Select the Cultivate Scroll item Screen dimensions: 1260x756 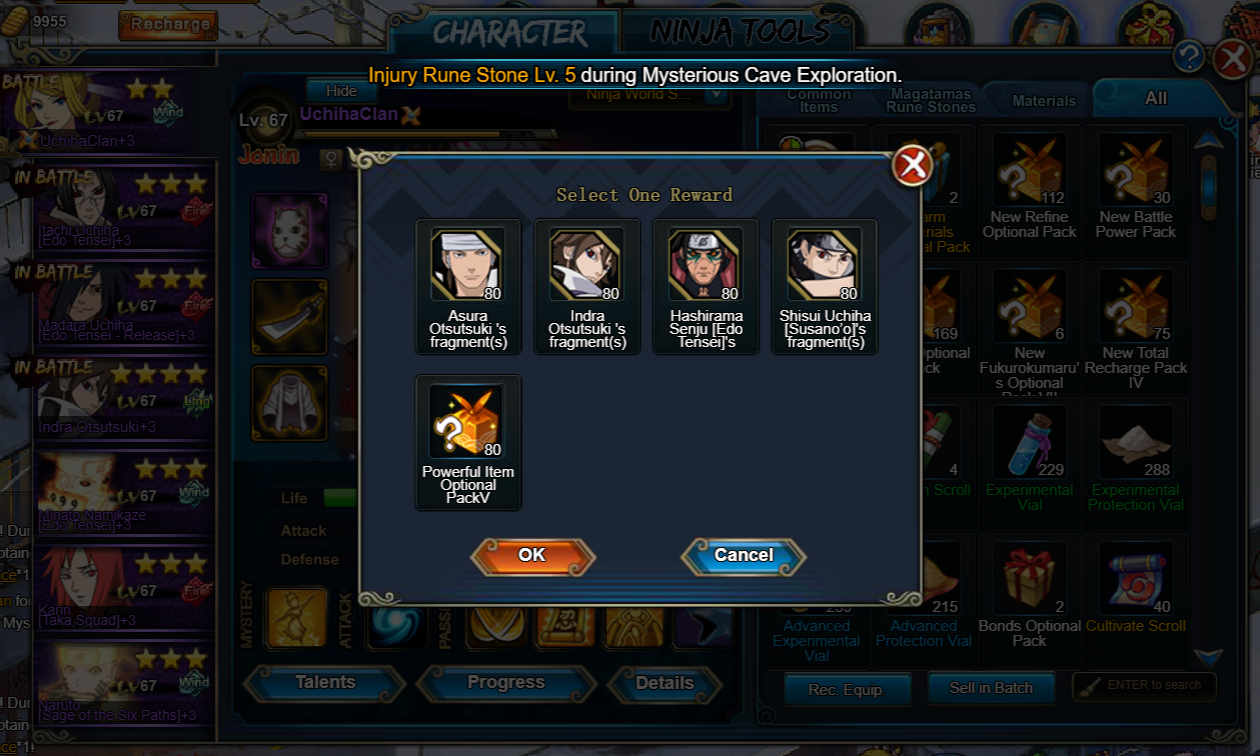point(1136,578)
